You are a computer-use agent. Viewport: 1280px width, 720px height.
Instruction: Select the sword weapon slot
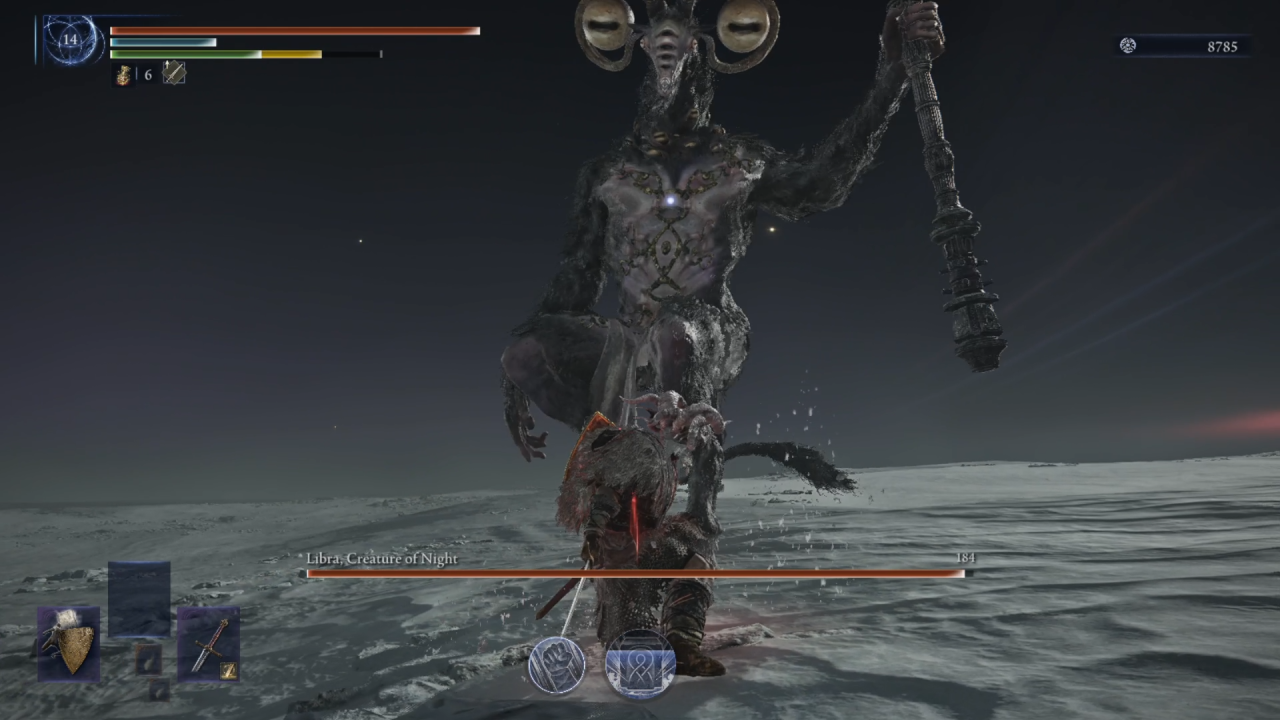pos(208,643)
